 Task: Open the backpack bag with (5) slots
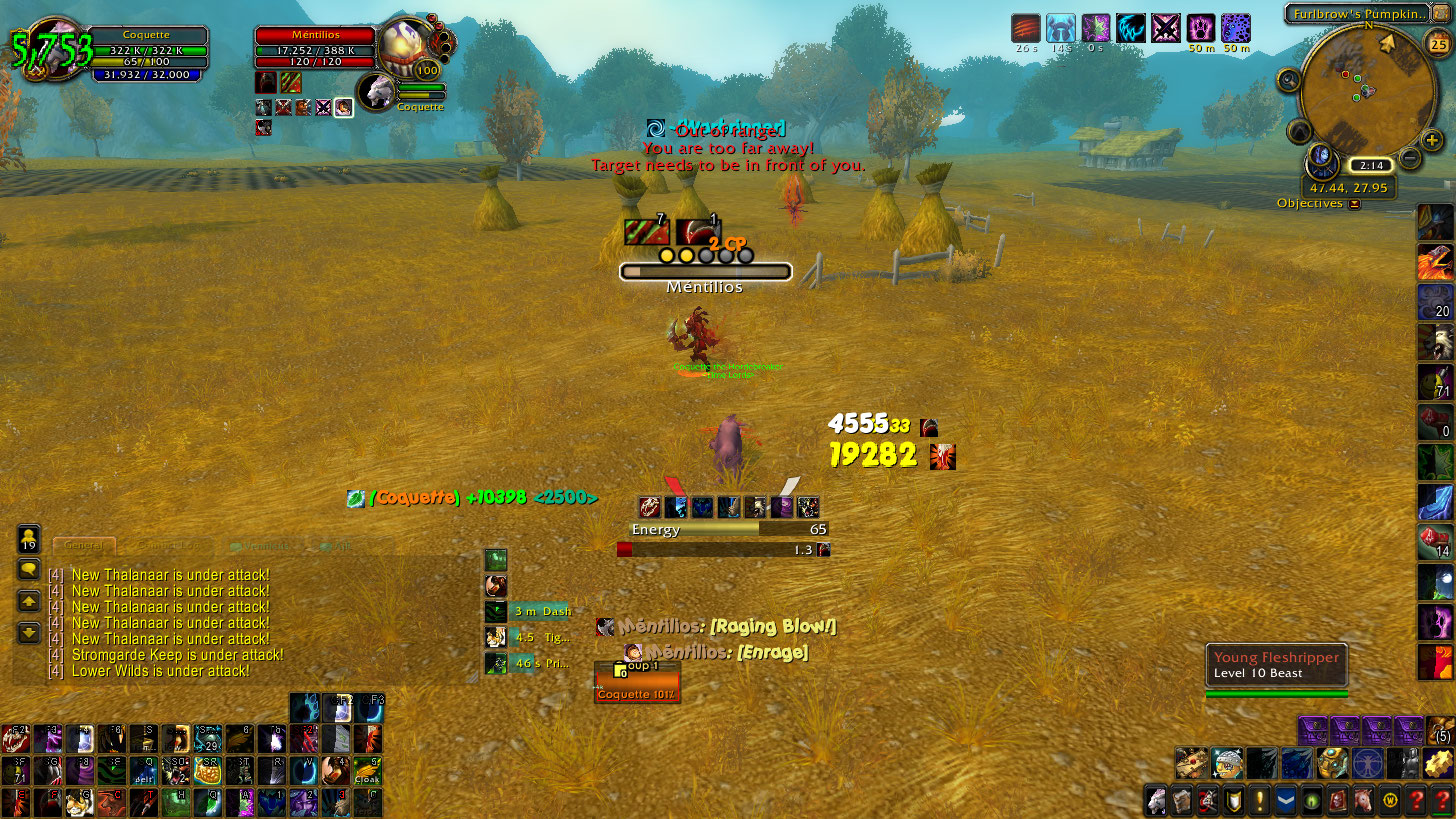point(1441,730)
